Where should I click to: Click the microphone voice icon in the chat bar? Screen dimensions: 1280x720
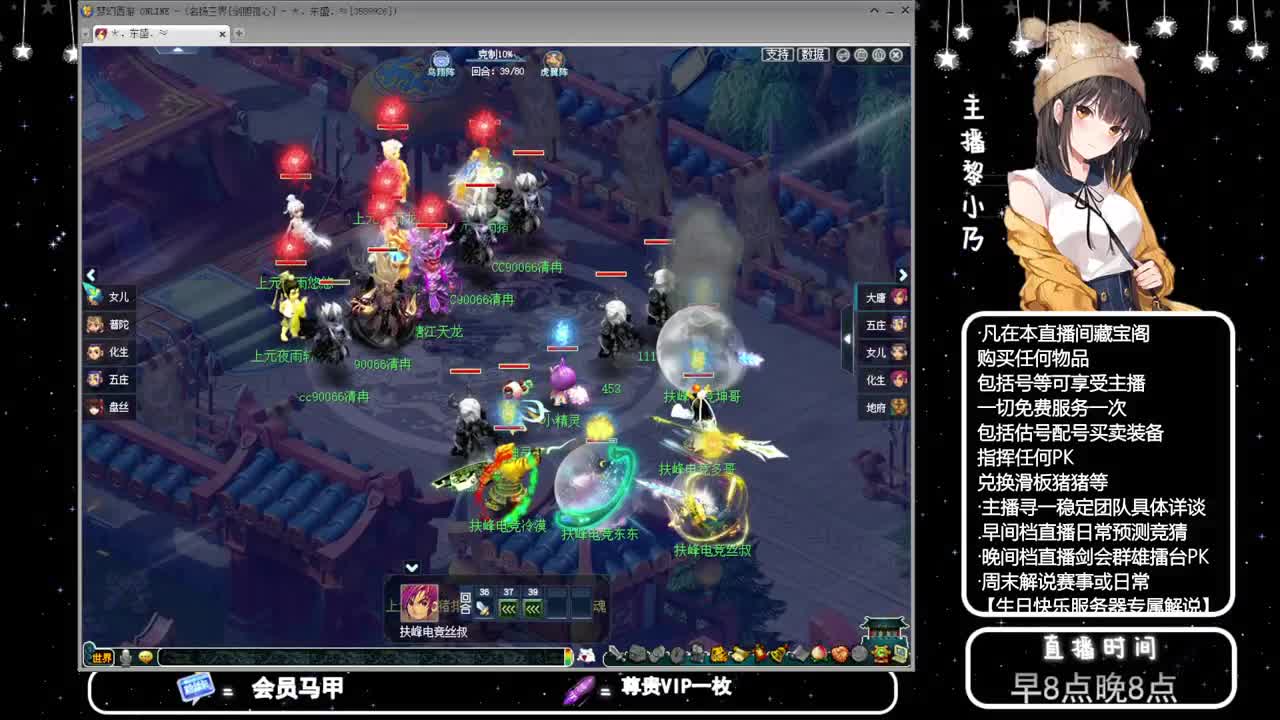123,656
